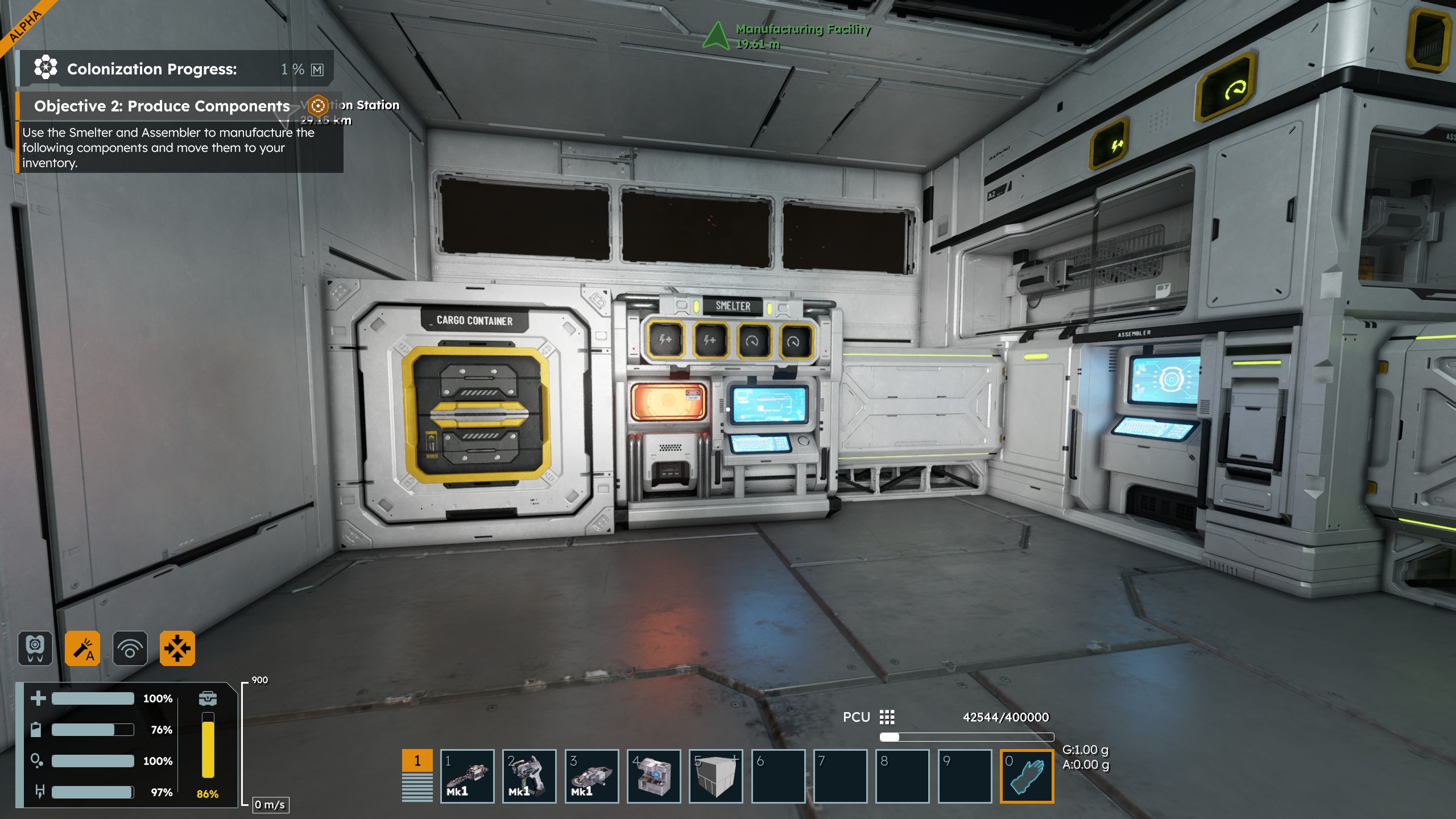Pick the armor cube block in slot 5
The image size is (1456, 819).
[x=715, y=776]
